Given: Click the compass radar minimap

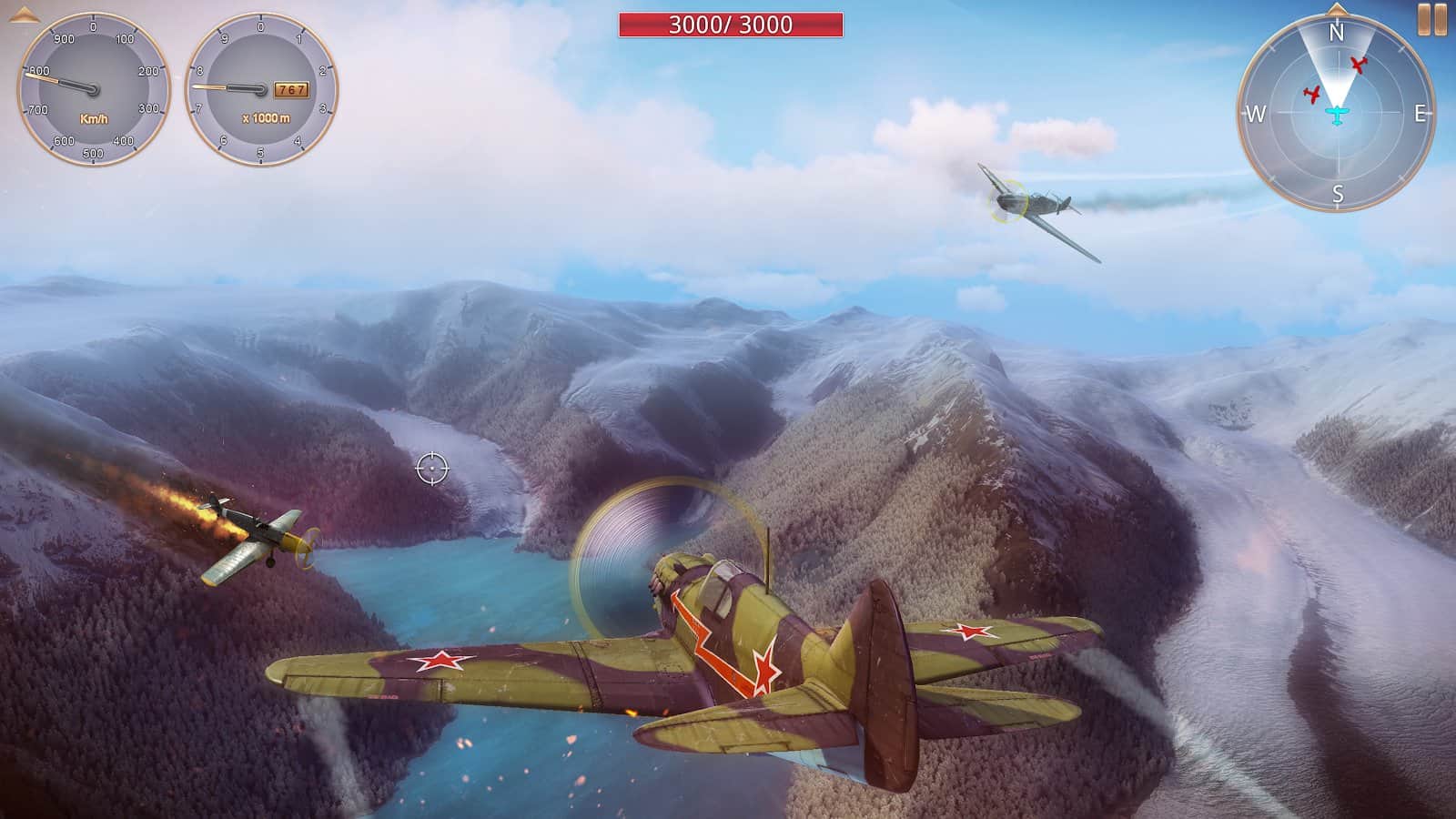Looking at the screenshot, I should [1336, 114].
